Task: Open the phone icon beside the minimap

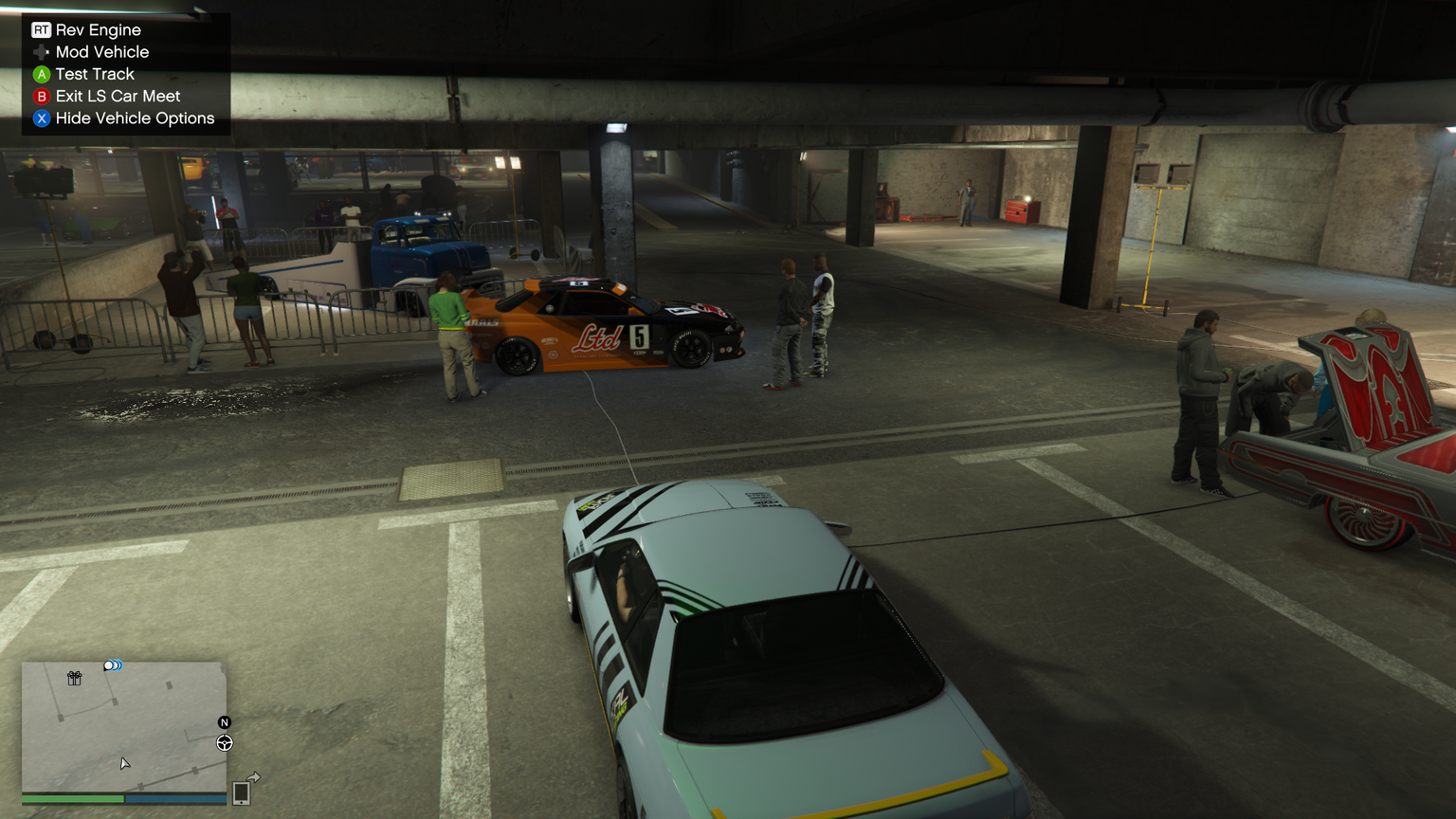Action: pos(241,793)
